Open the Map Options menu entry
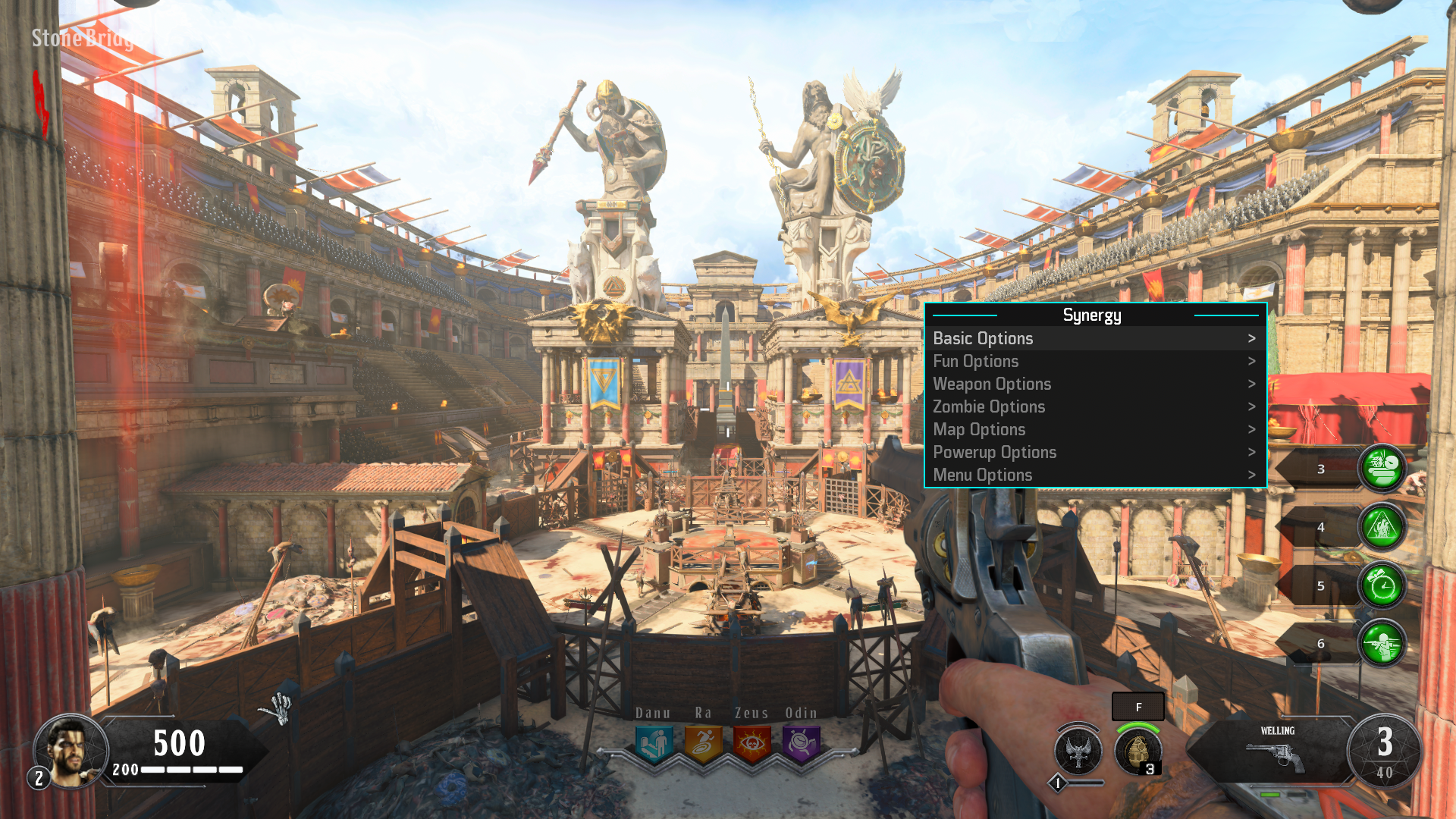 980,429
